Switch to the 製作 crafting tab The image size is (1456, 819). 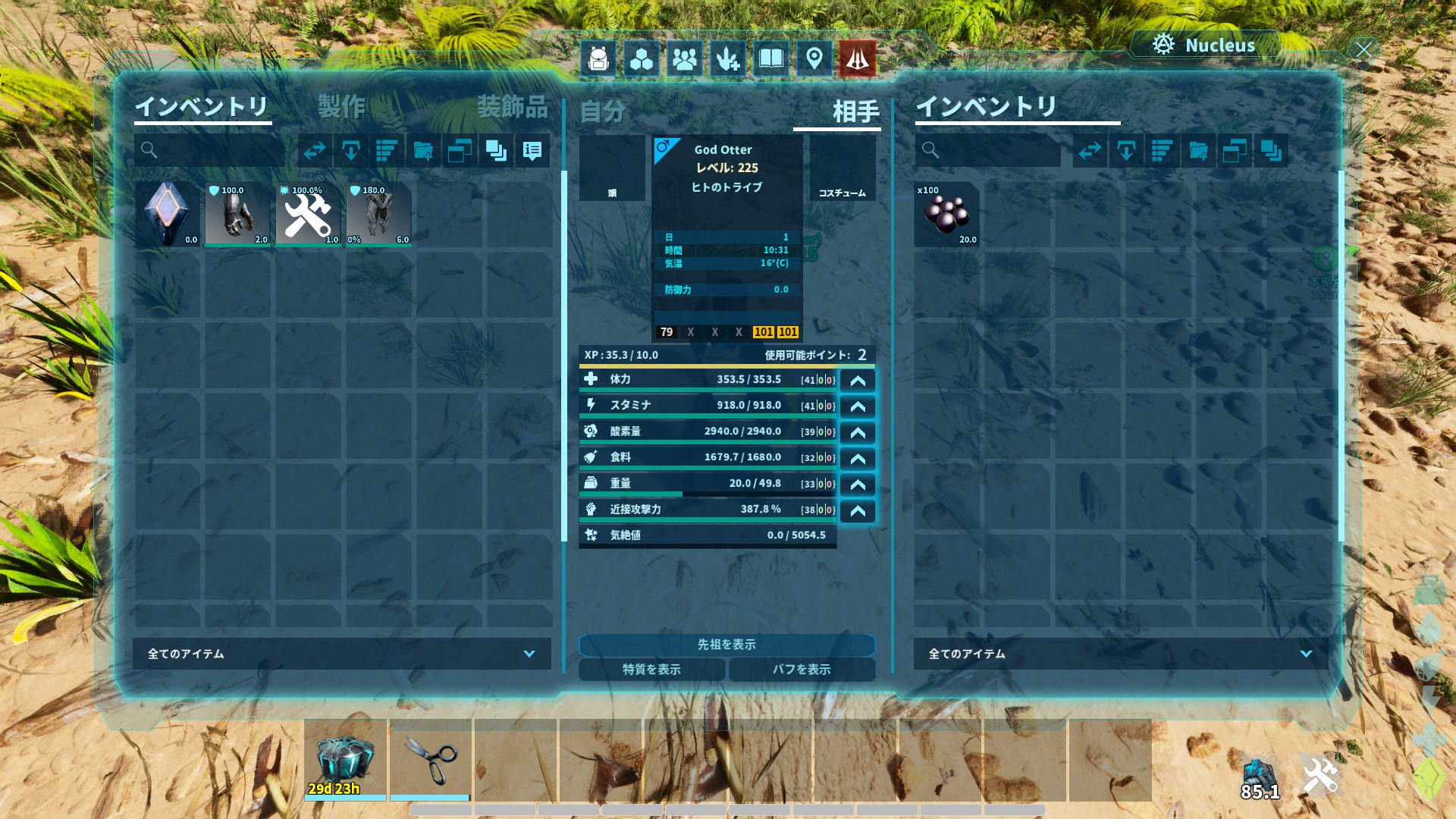[341, 107]
